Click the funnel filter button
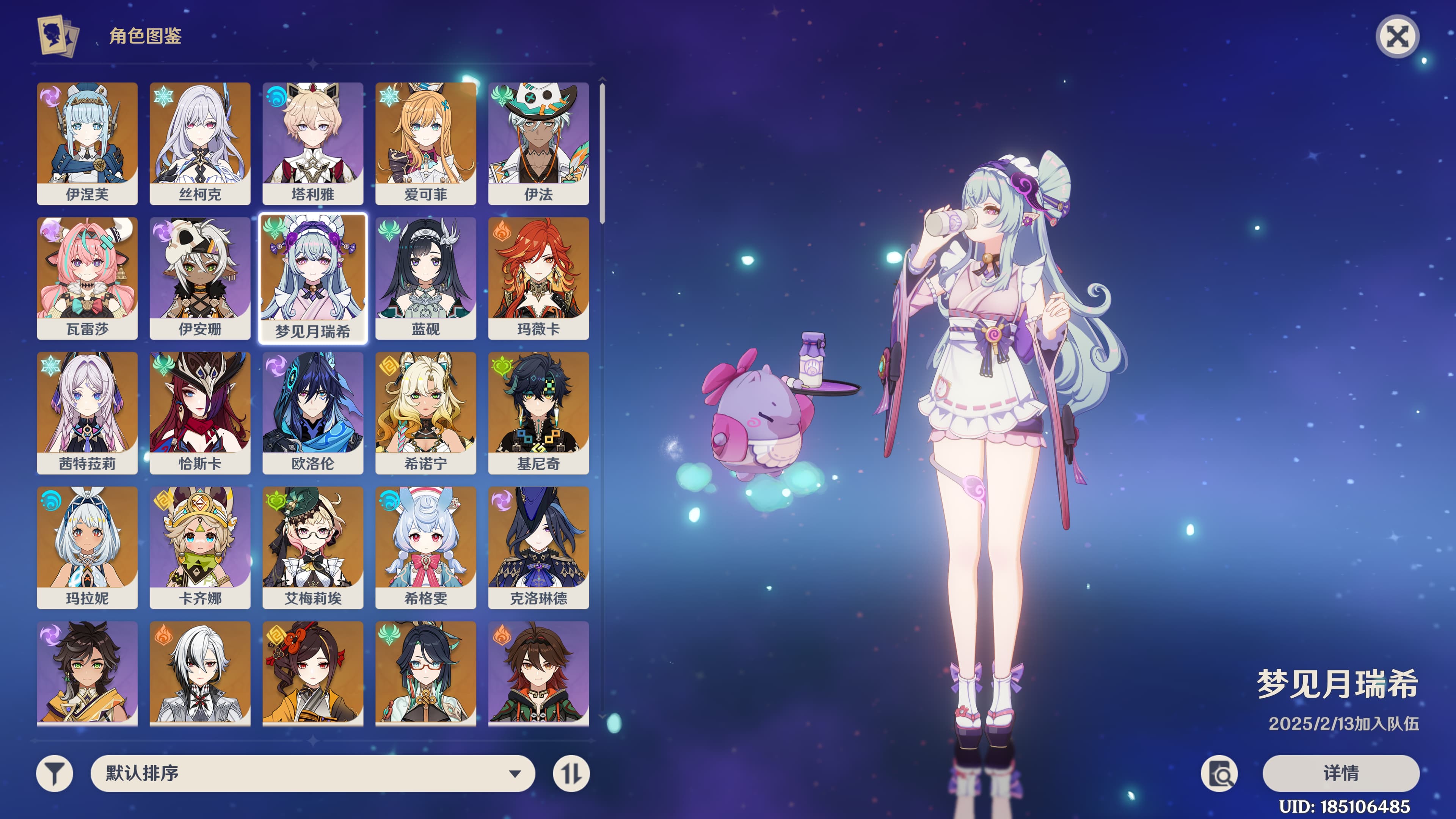Viewport: 1456px width, 819px height. point(55,773)
